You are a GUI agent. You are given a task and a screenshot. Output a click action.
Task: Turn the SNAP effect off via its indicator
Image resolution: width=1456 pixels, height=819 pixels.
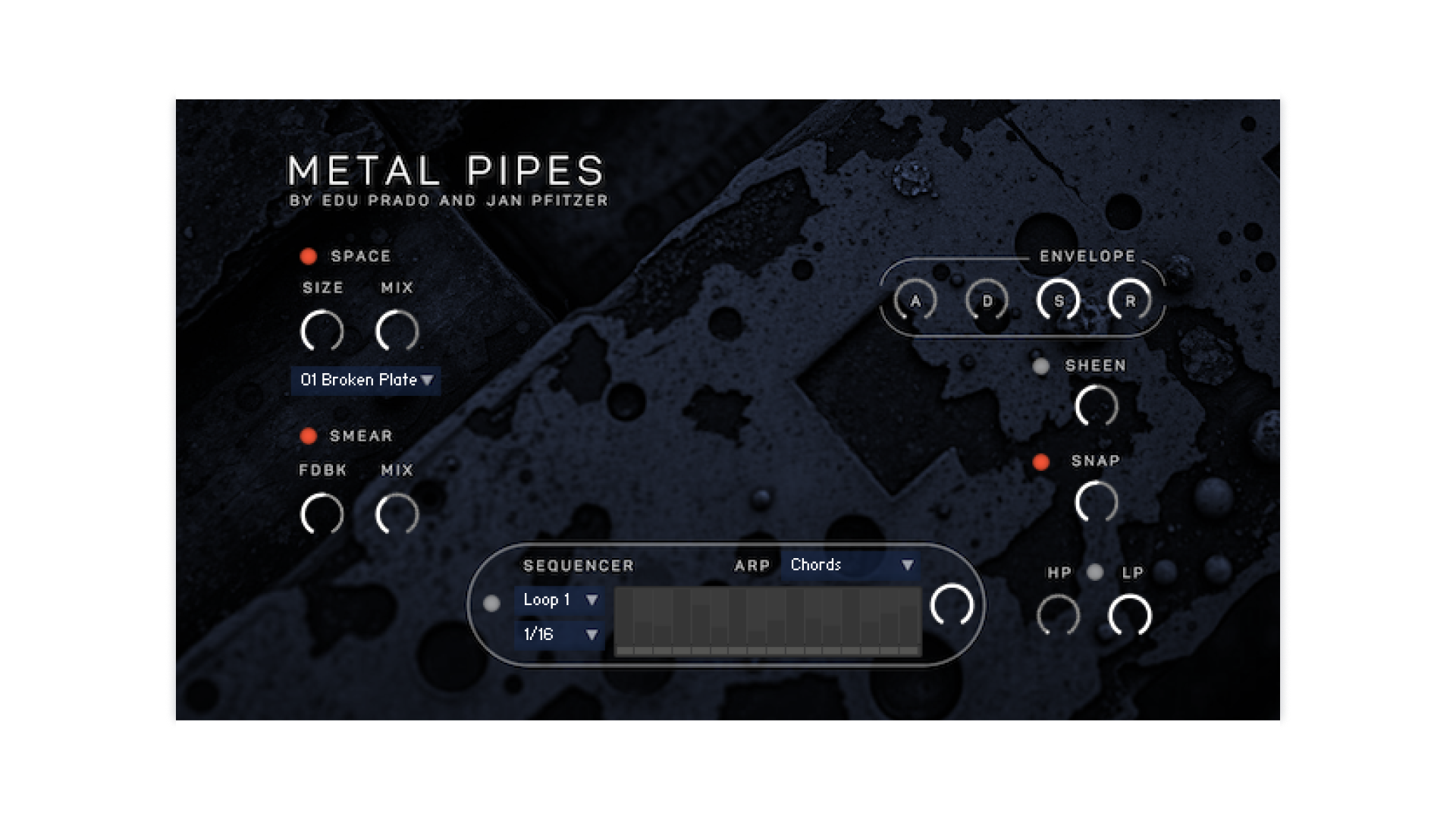(1042, 460)
